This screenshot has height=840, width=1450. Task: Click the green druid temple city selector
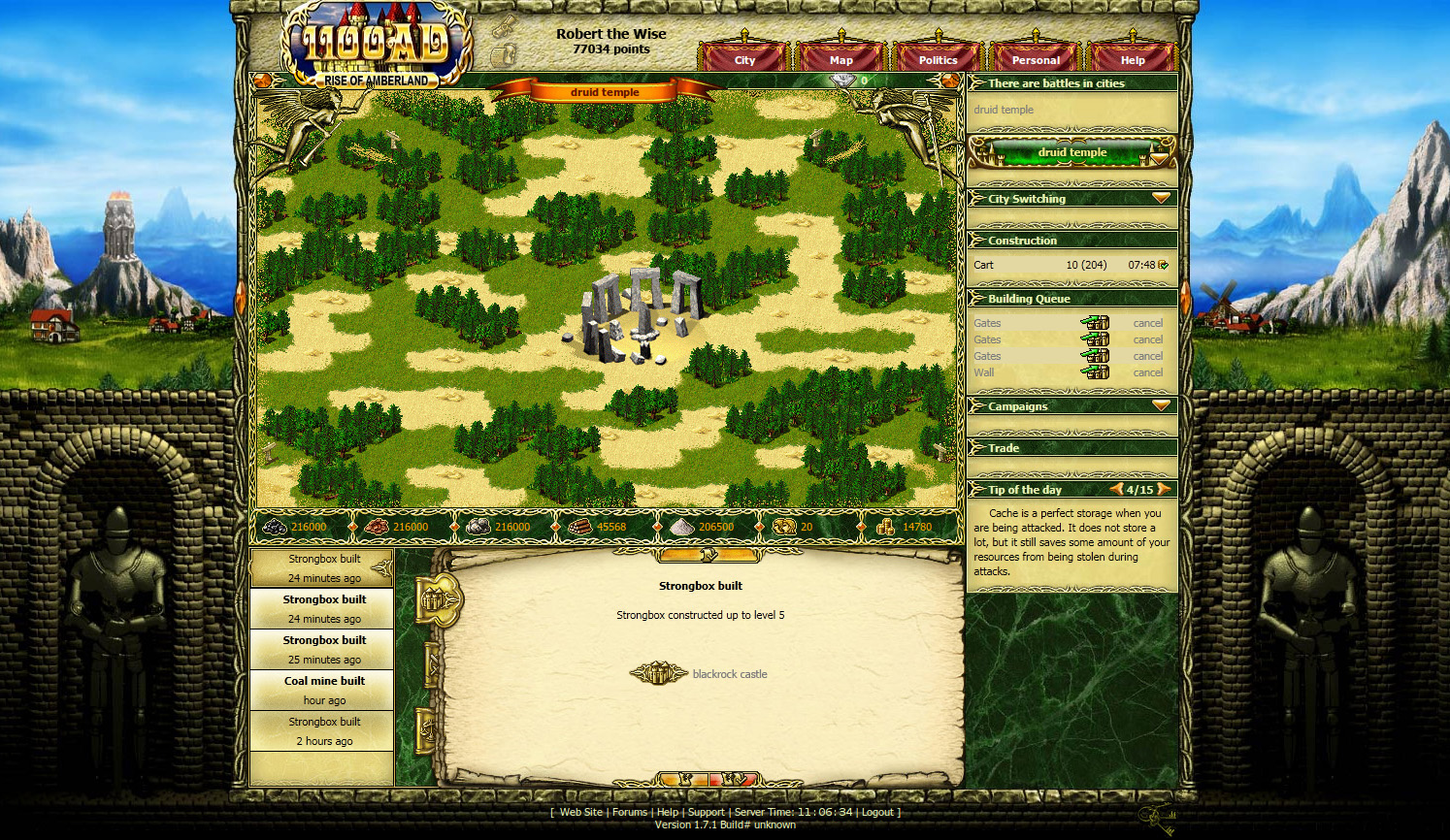(x=1071, y=152)
